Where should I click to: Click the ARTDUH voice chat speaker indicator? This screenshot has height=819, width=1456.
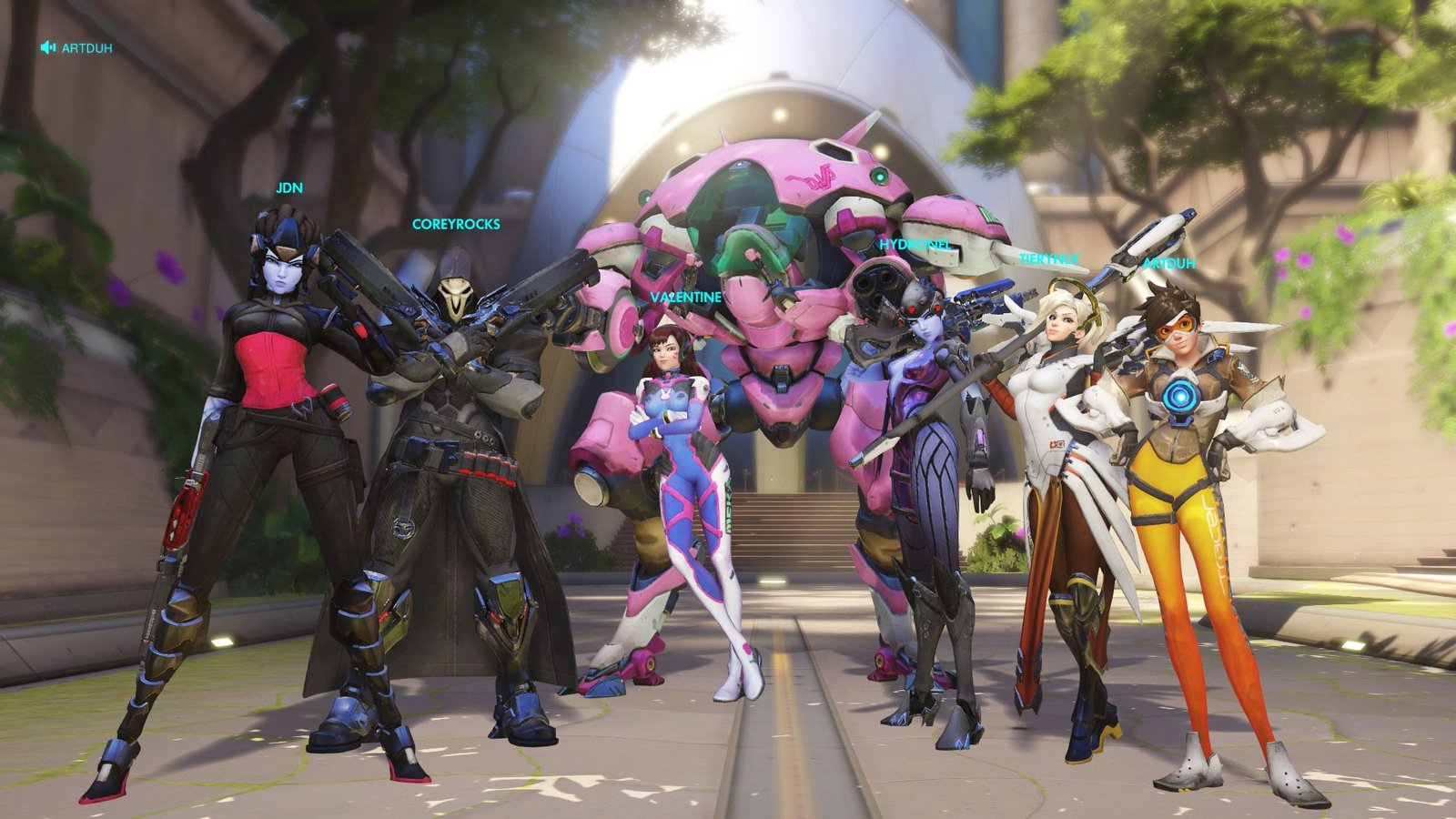click(x=48, y=47)
